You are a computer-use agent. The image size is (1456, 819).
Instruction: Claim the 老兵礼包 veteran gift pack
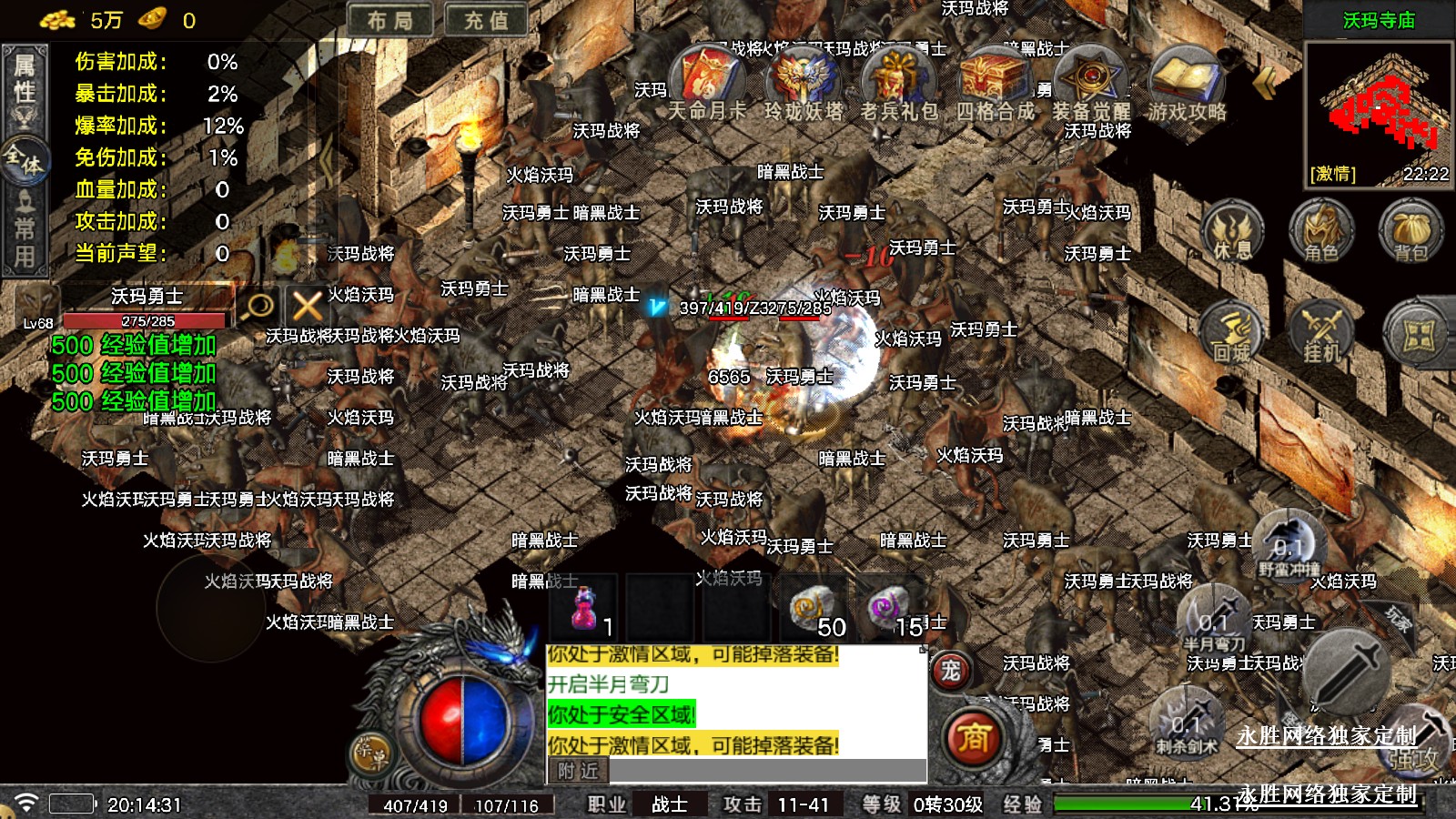pyautogui.click(x=898, y=82)
